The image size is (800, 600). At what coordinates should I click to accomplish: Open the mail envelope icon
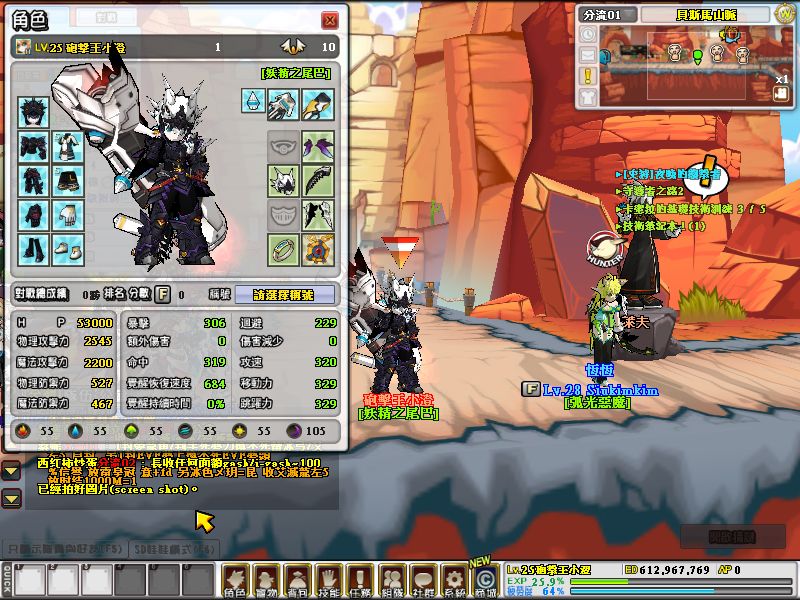pos(587,55)
